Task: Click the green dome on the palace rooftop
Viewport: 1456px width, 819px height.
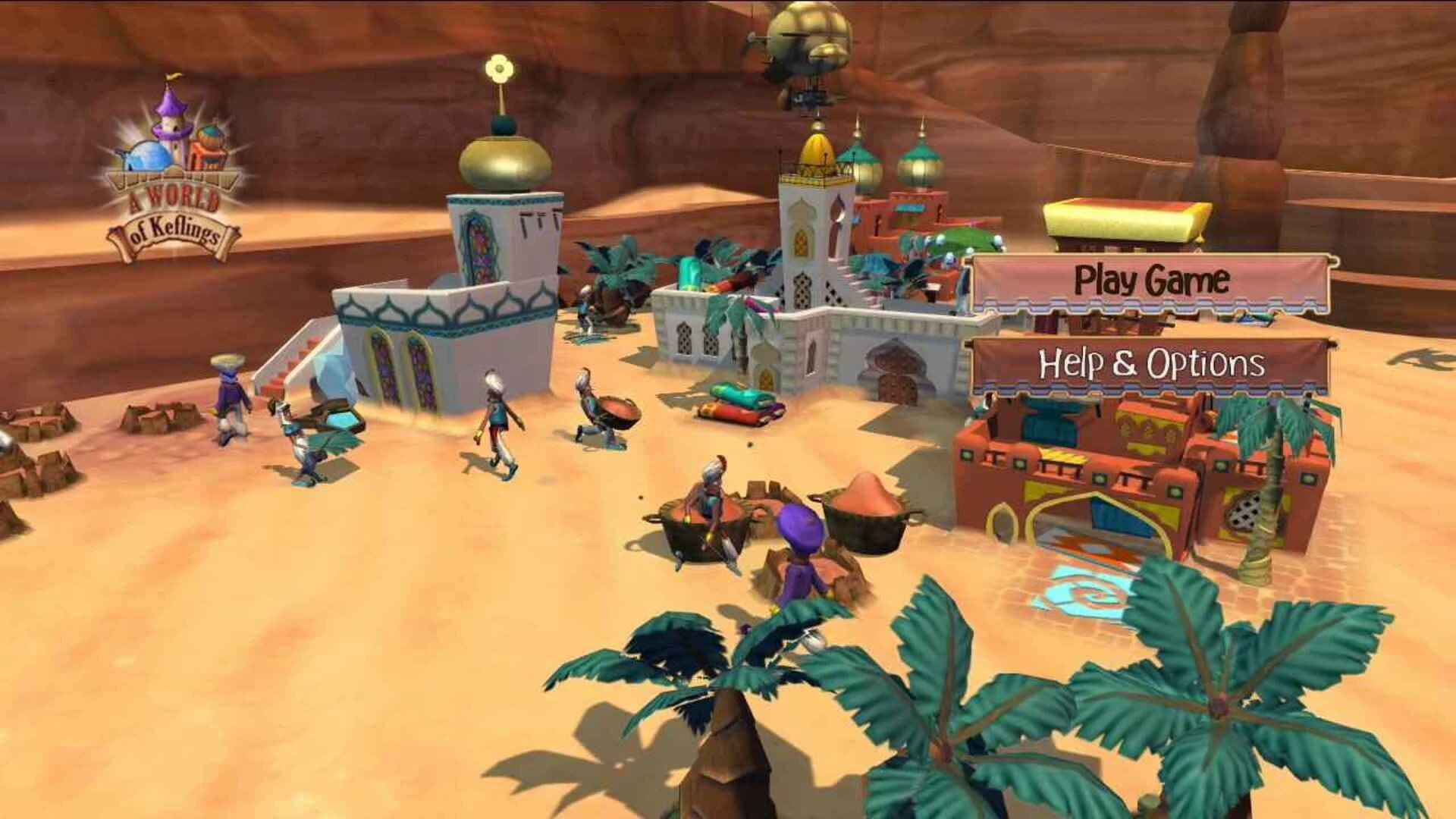Action: (x=918, y=155)
